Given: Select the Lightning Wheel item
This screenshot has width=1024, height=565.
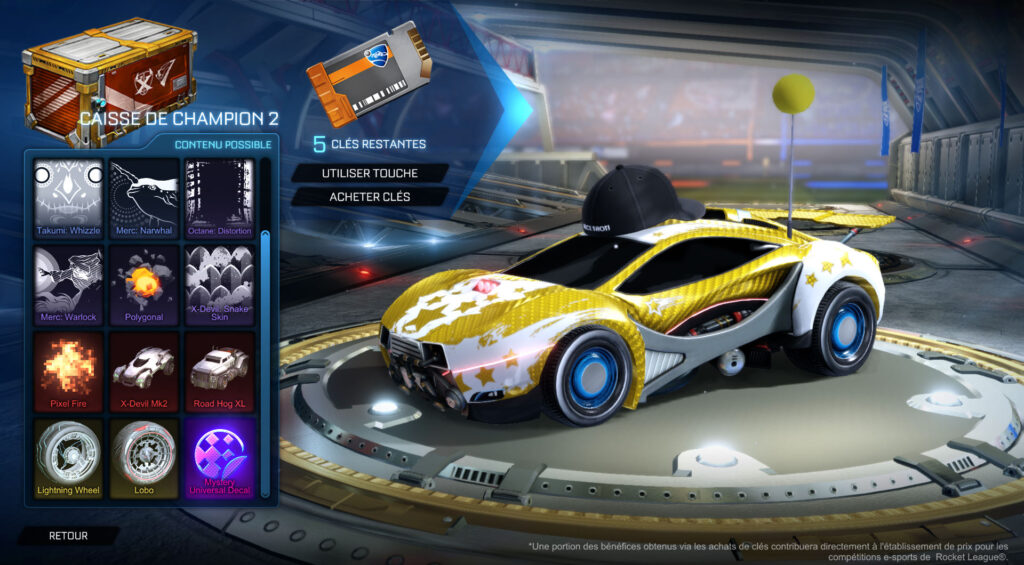Looking at the screenshot, I should point(68,457).
